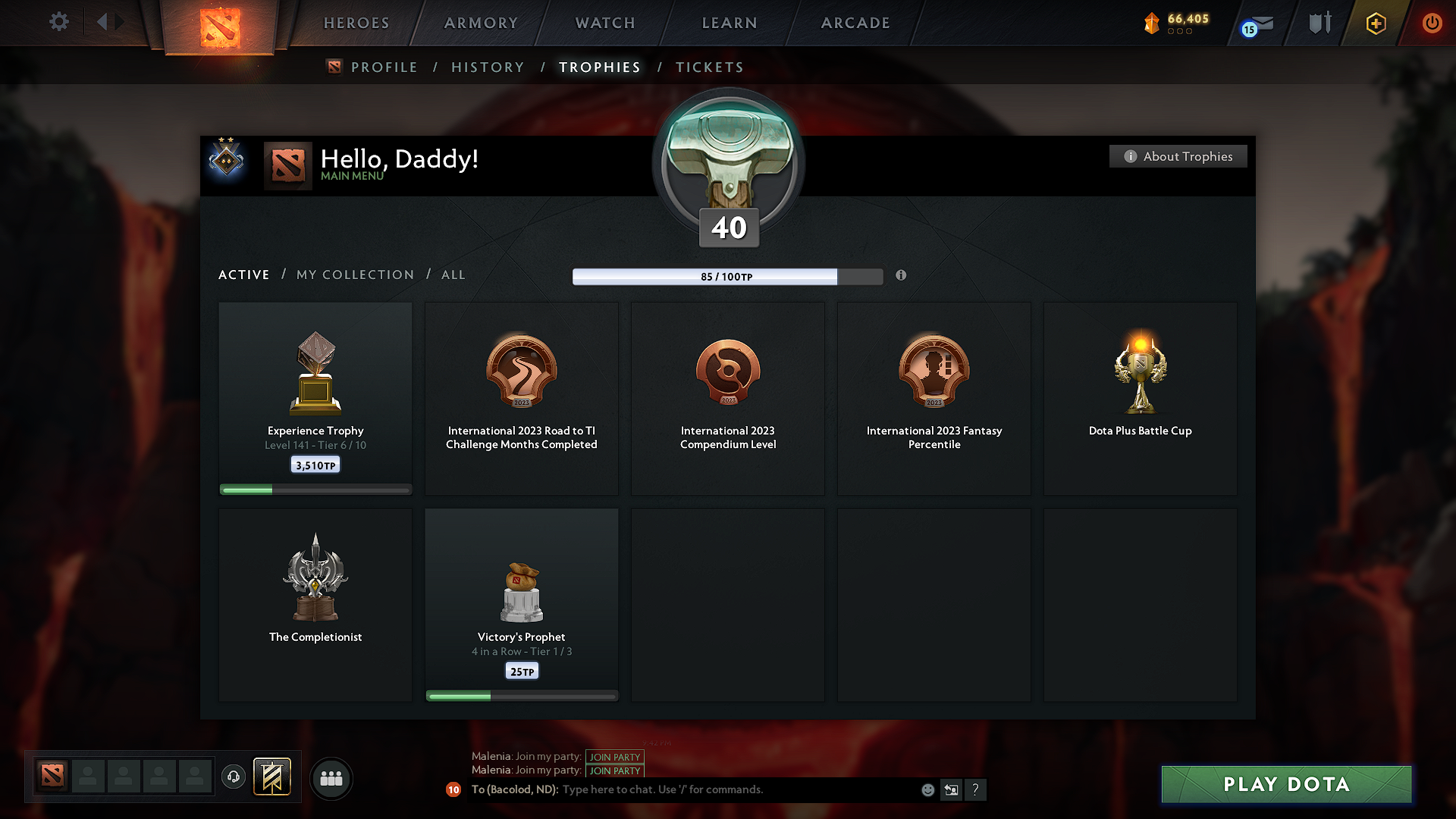Click JOIN PARTY in Malenia's message
Viewport: 1456px width, 819px height.
pos(614,757)
